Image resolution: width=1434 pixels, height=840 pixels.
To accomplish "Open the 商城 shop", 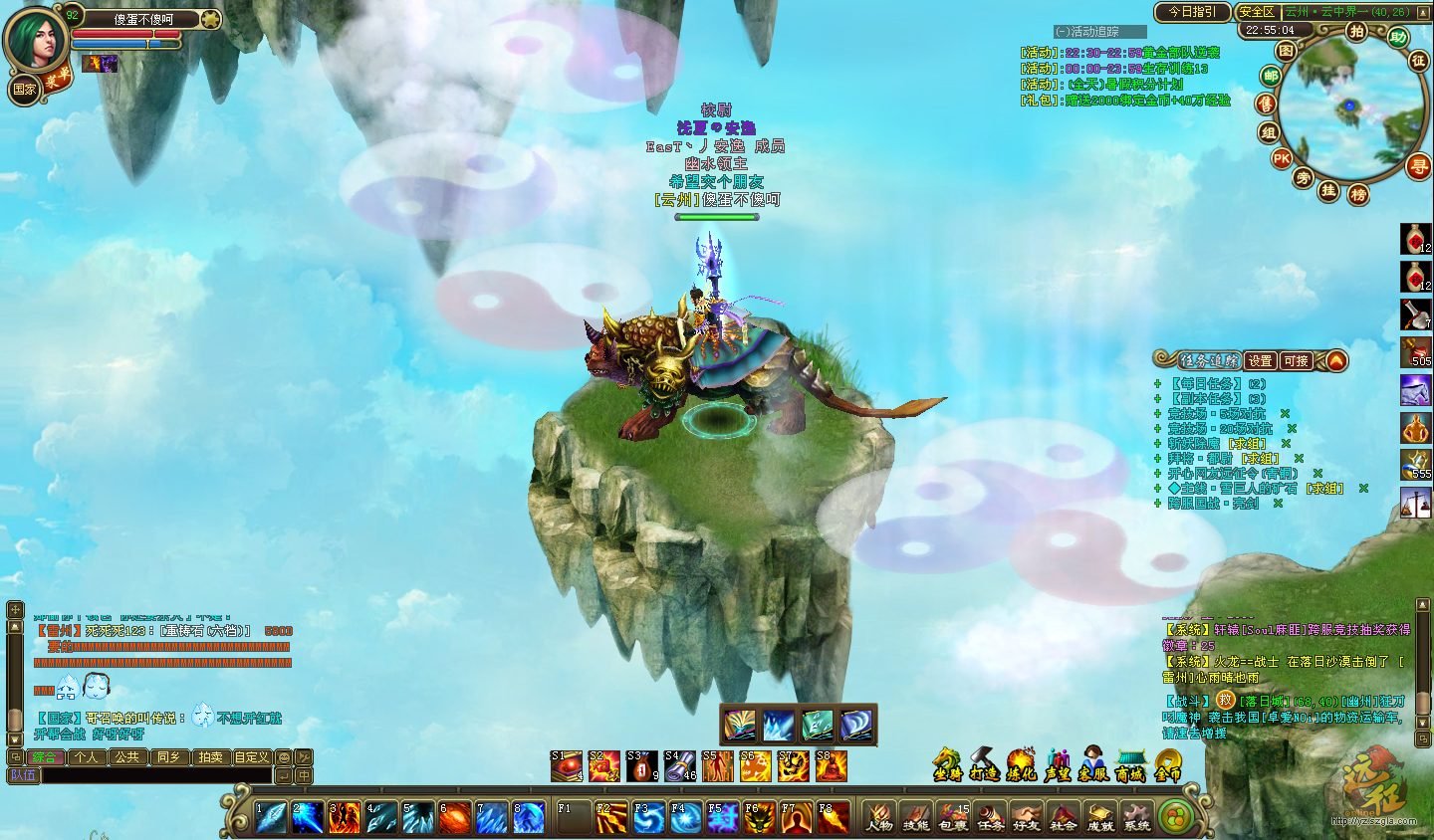I will (x=1130, y=764).
